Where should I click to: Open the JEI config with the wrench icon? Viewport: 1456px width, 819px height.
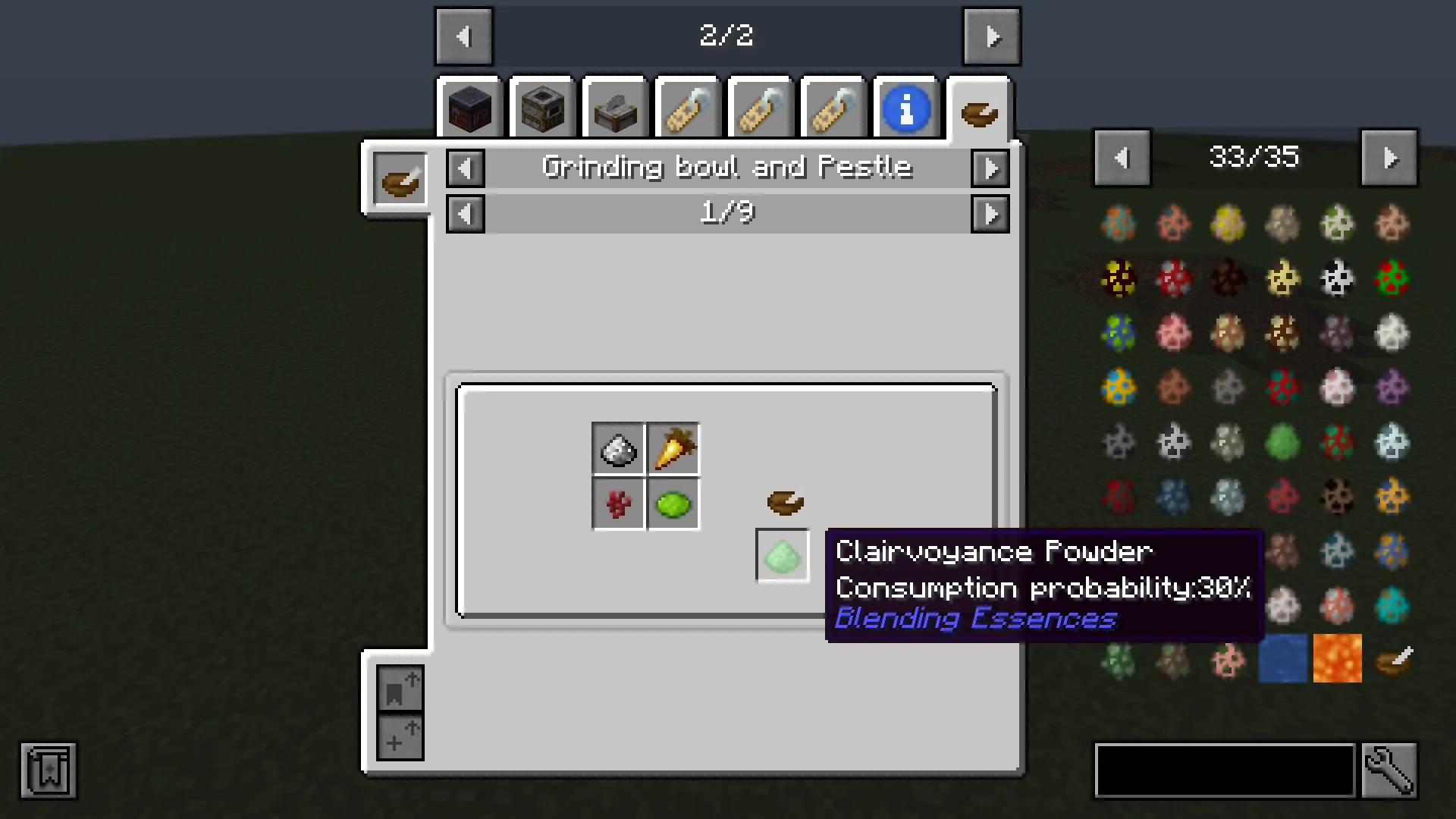1390,770
